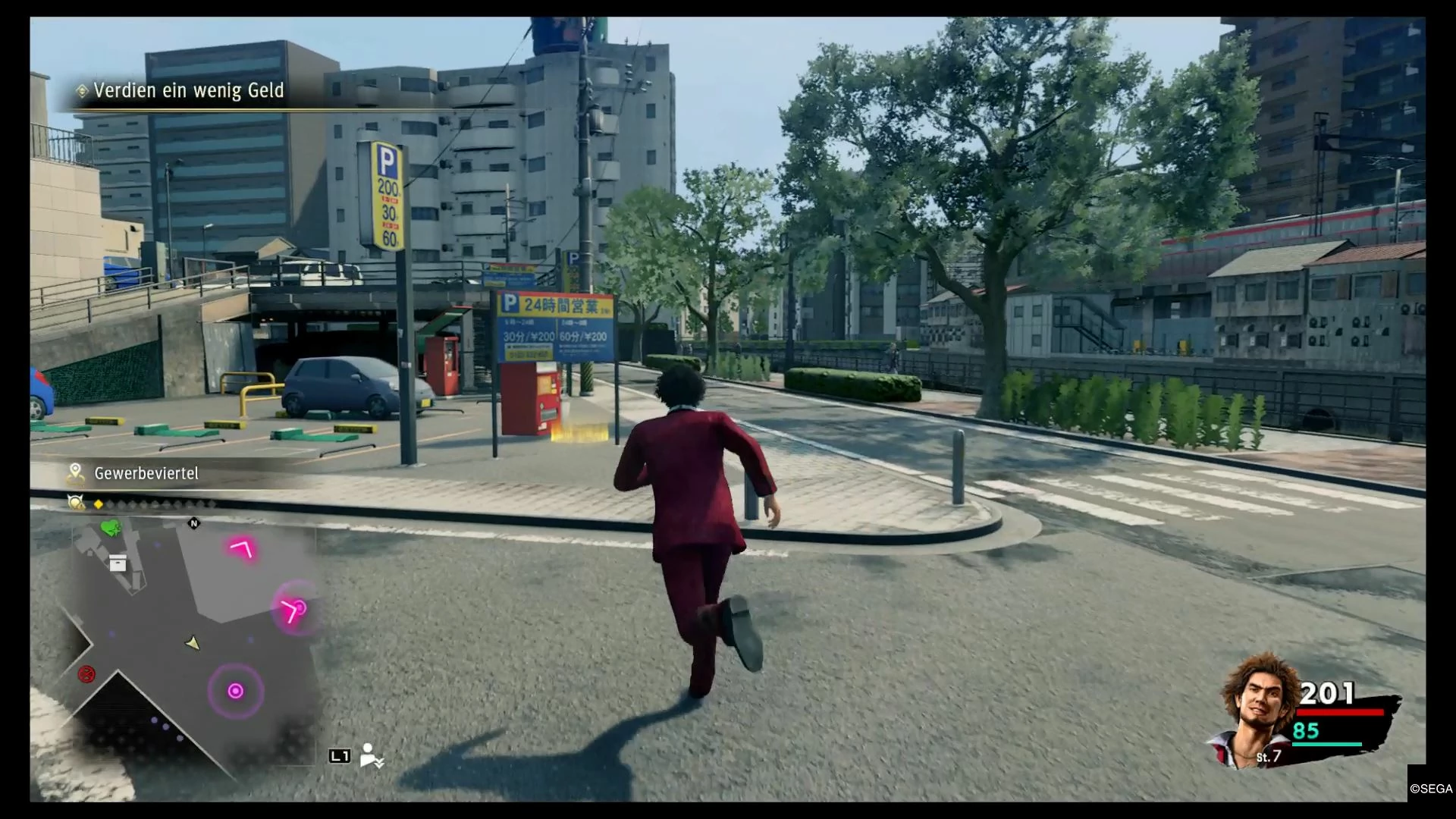This screenshot has height=819, width=1456.
Task: Select the pink ringed dot without an arrow
Action: 236,691
